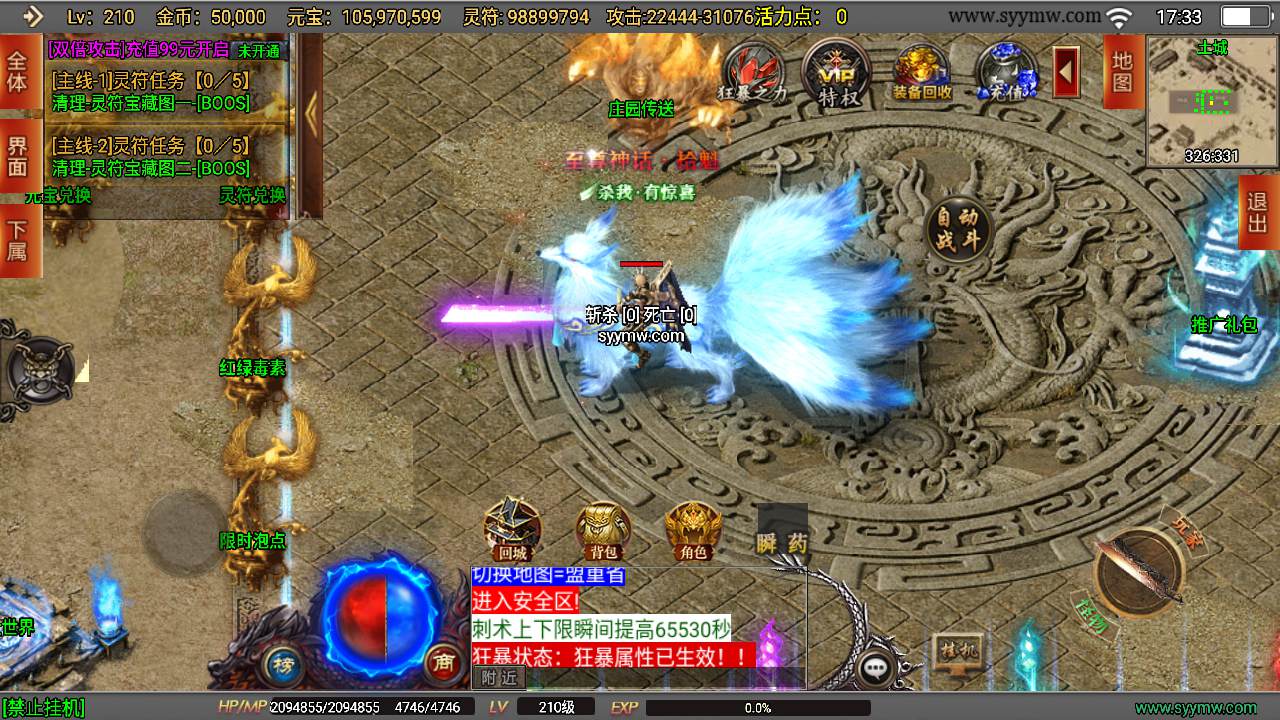1280x720 pixels.
Task: Open the 背包 backpack
Action: (603, 530)
